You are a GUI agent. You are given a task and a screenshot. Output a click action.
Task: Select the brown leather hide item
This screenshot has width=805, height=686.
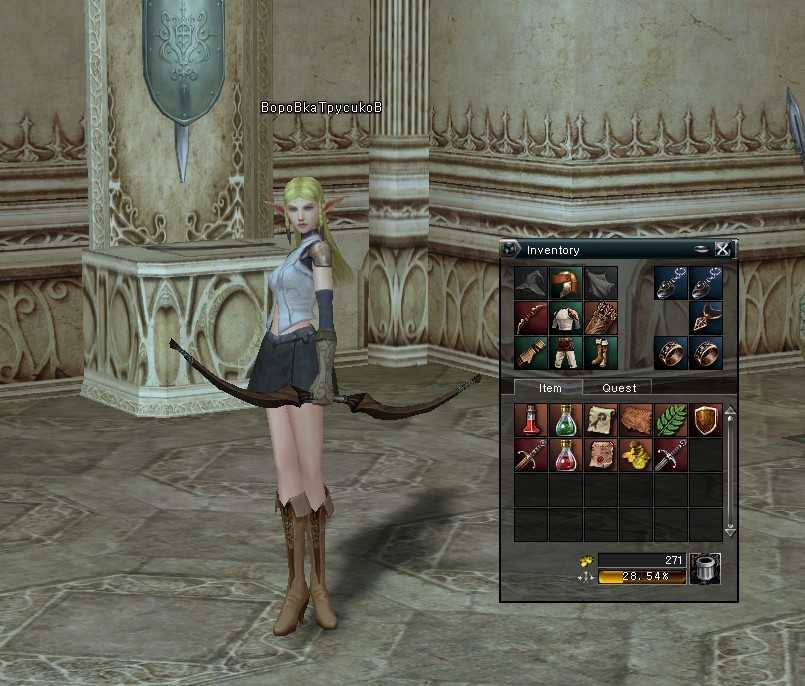click(x=636, y=420)
